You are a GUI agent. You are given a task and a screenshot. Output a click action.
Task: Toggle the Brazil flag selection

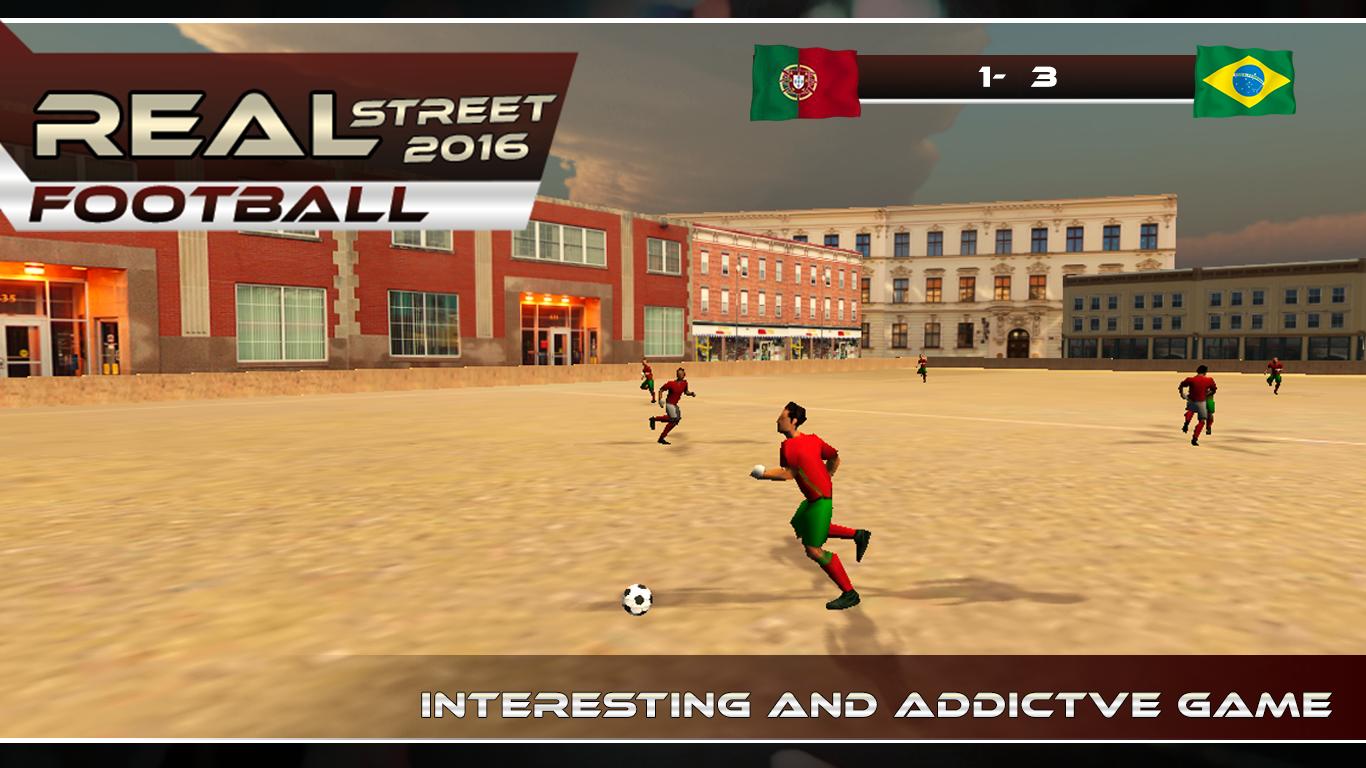point(1245,79)
